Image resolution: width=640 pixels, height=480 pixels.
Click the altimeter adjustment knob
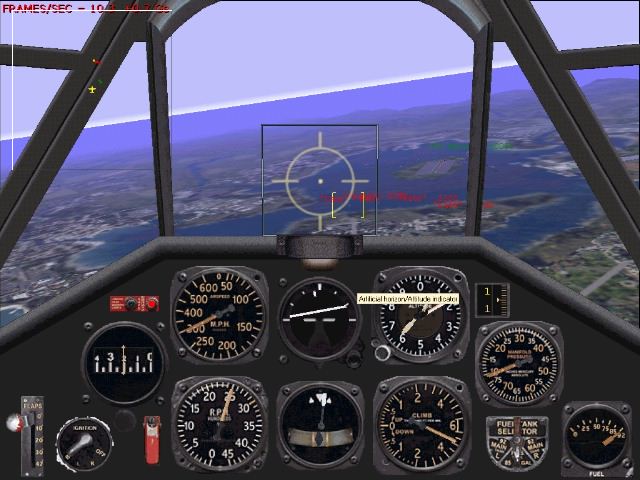[380, 351]
